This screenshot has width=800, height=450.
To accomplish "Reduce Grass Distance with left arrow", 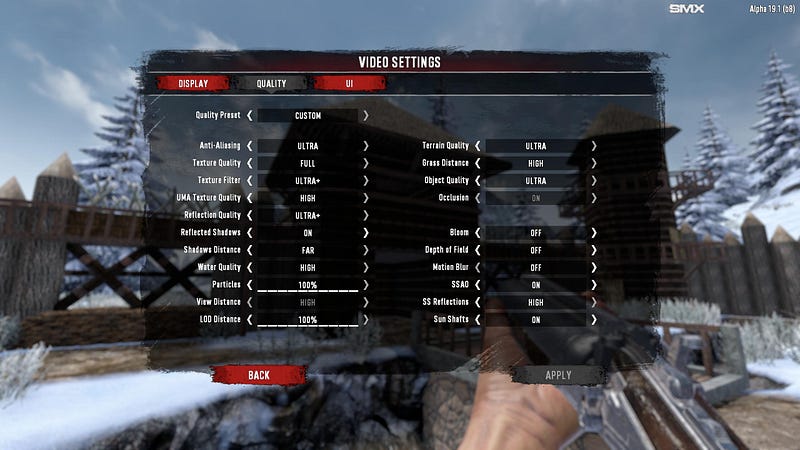I will (x=478, y=163).
